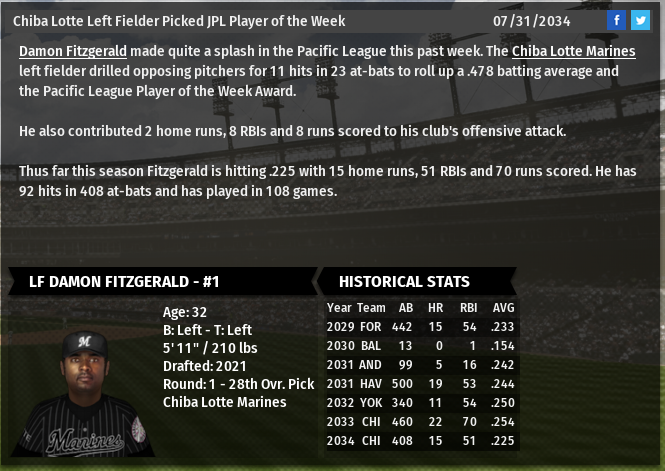Image resolution: width=665 pixels, height=471 pixels.
Task: Open the Damon Fitzgerald player link
Action: click(73, 51)
